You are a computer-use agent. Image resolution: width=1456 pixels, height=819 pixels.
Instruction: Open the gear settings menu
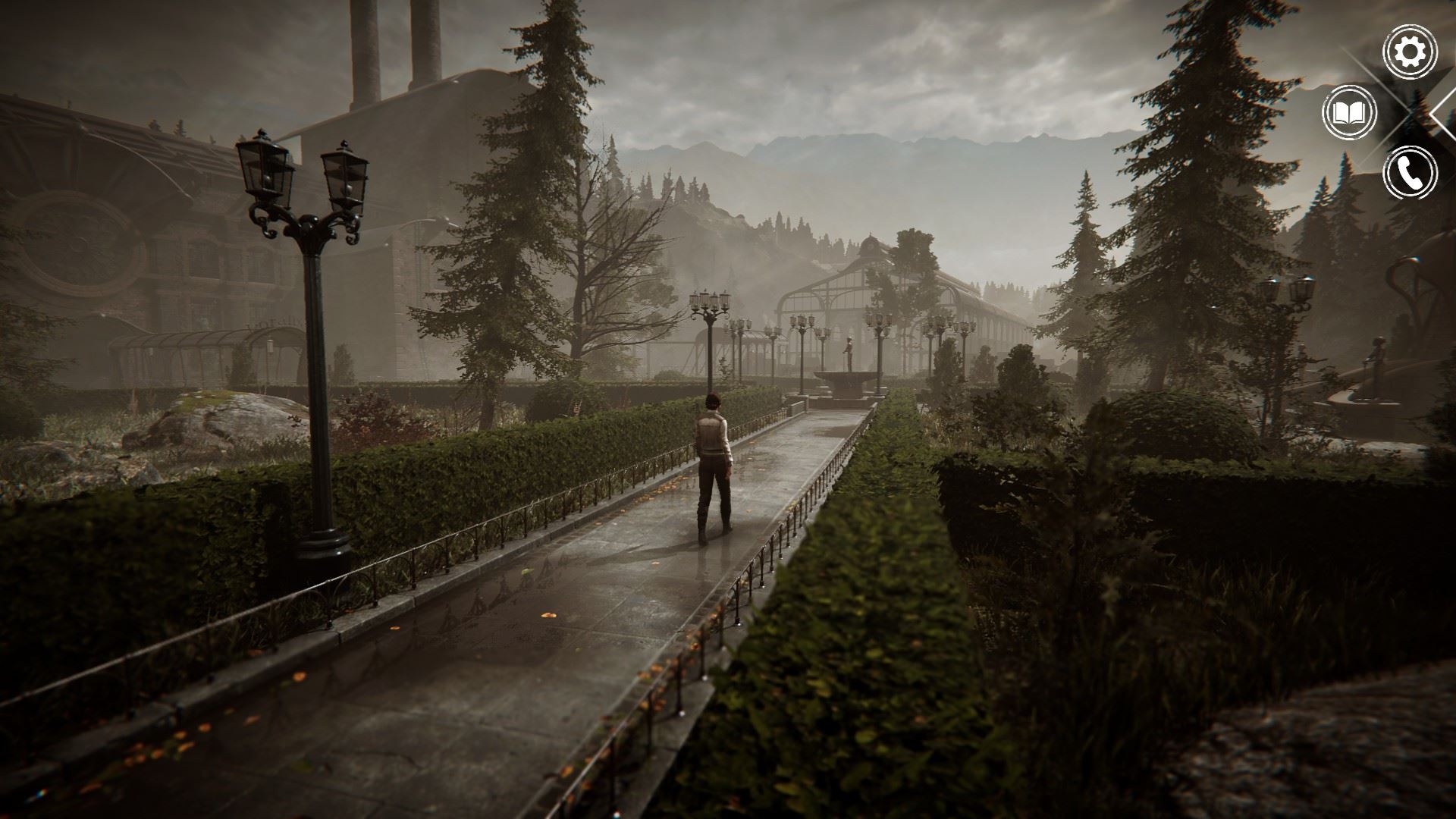(x=1410, y=52)
